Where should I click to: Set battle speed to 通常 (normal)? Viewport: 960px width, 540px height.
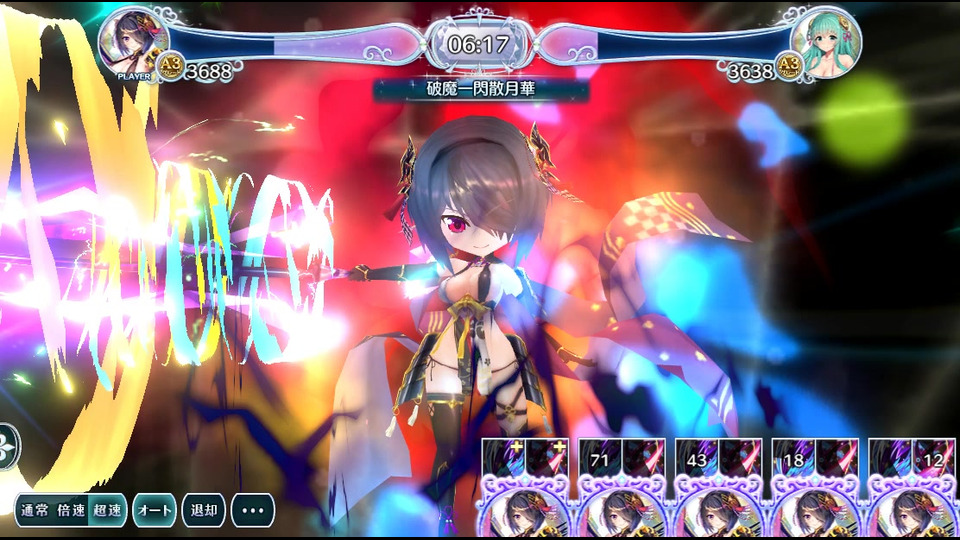pyautogui.click(x=35, y=510)
